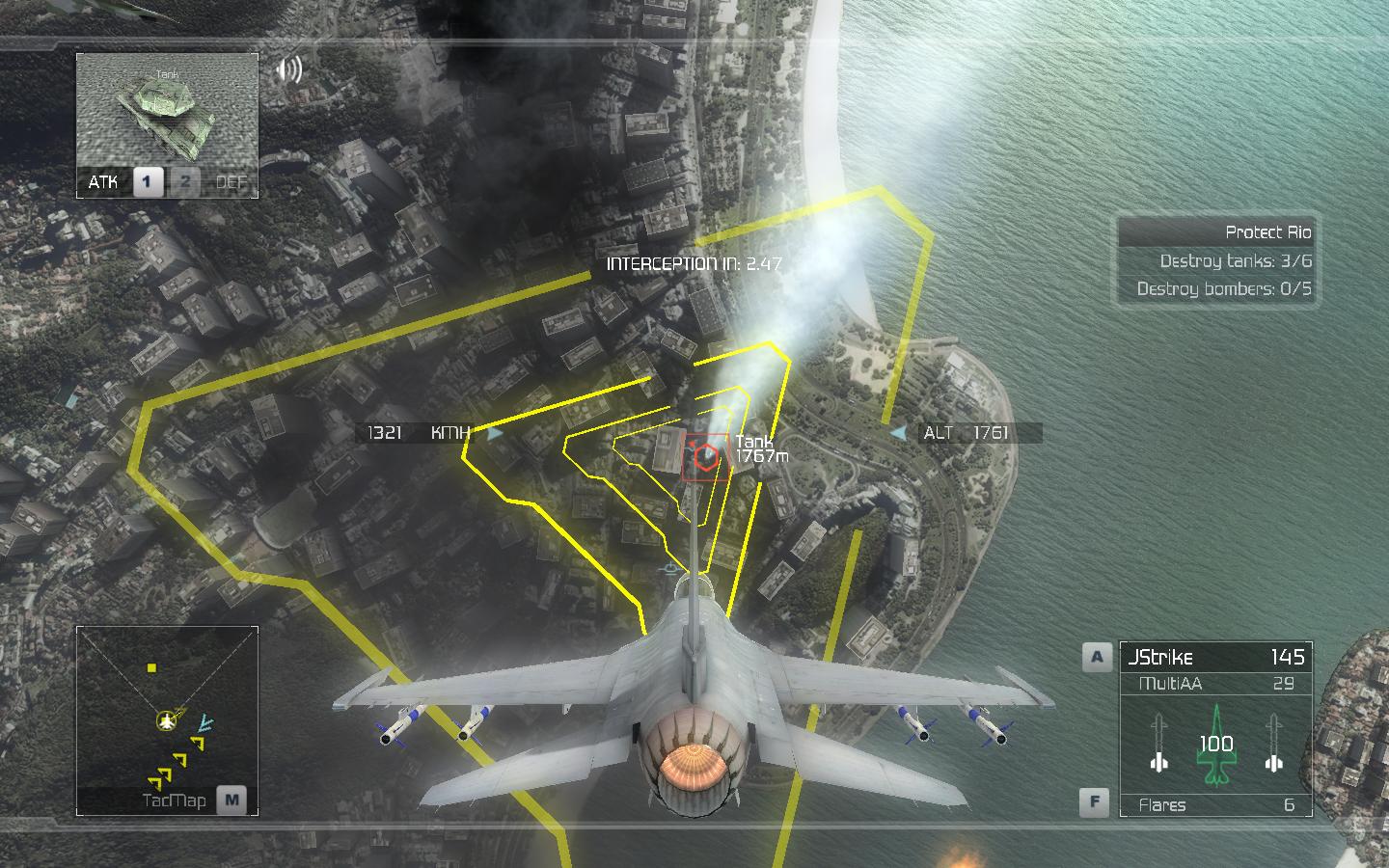Click the Protect Rio objective header
Image resolution: width=1389 pixels, height=868 pixels.
pos(1217,232)
